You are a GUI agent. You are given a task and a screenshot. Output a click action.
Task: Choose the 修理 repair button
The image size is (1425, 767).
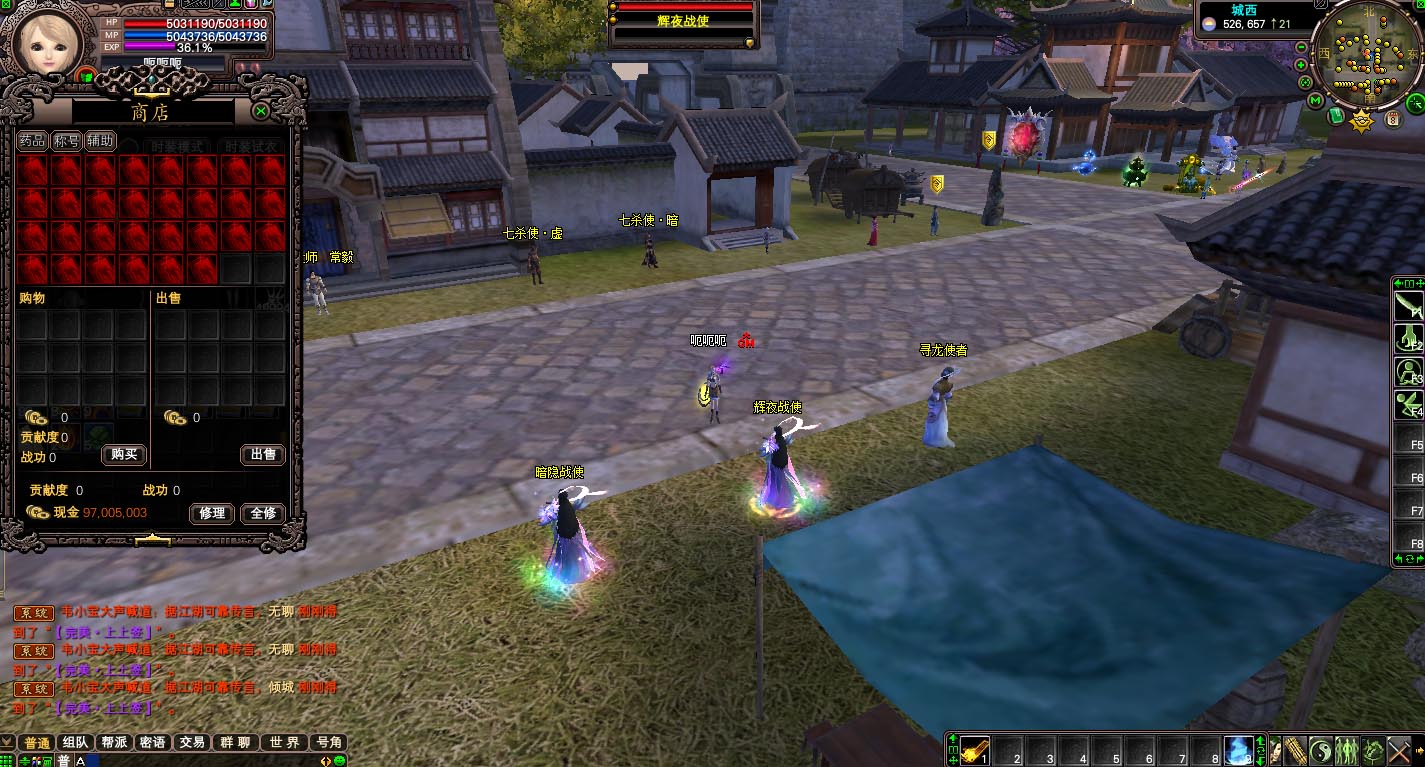point(211,513)
